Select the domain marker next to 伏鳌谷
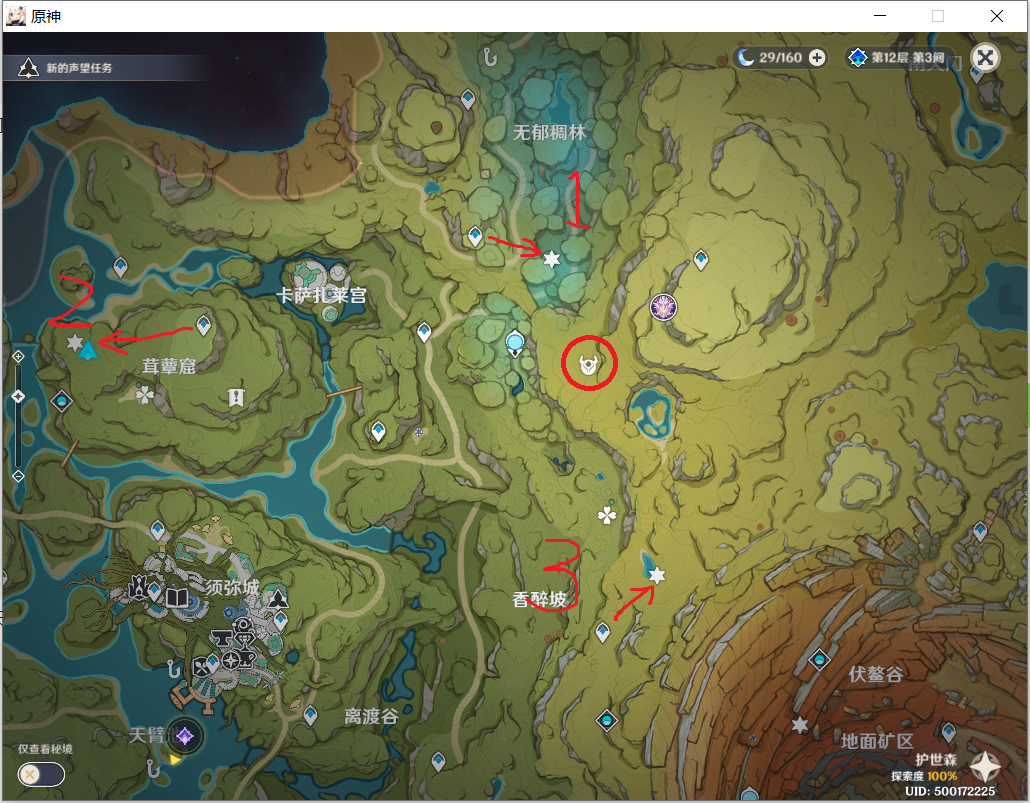The image size is (1030, 803). tap(820, 660)
